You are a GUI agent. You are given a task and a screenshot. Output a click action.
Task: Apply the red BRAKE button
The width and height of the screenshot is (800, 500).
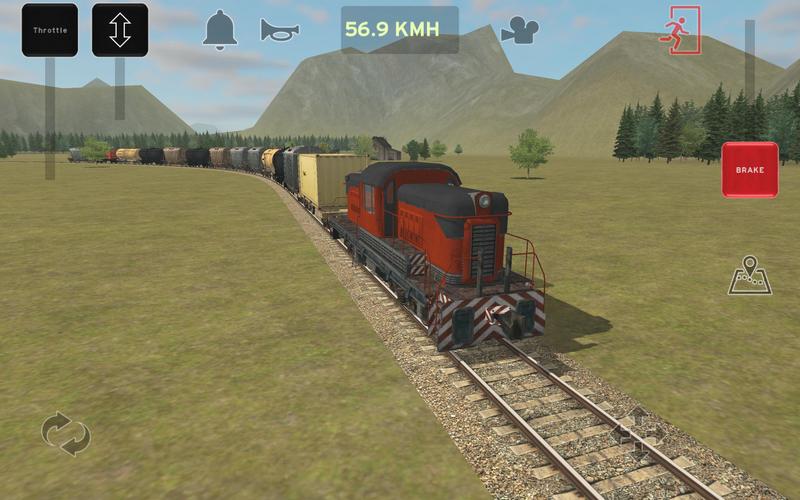(749, 170)
